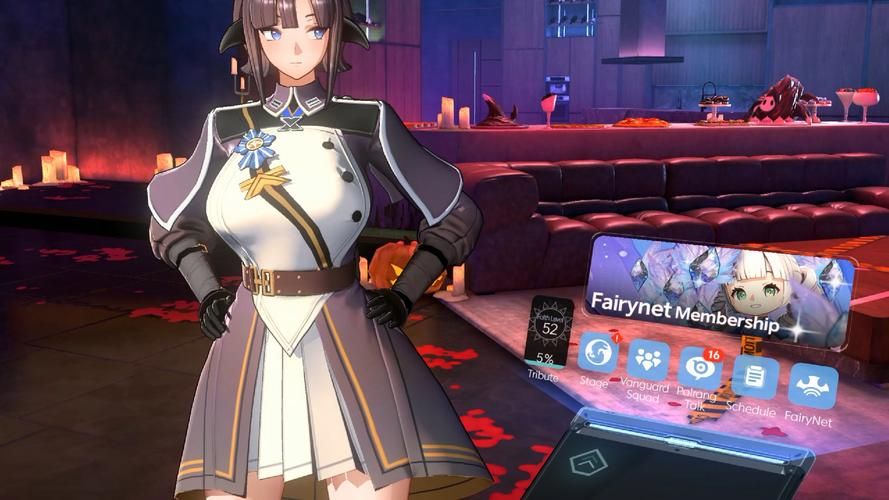Launch the FairyNet app icon
Image resolution: width=889 pixels, height=500 pixels.
pyautogui.click(x=812, y=387)
